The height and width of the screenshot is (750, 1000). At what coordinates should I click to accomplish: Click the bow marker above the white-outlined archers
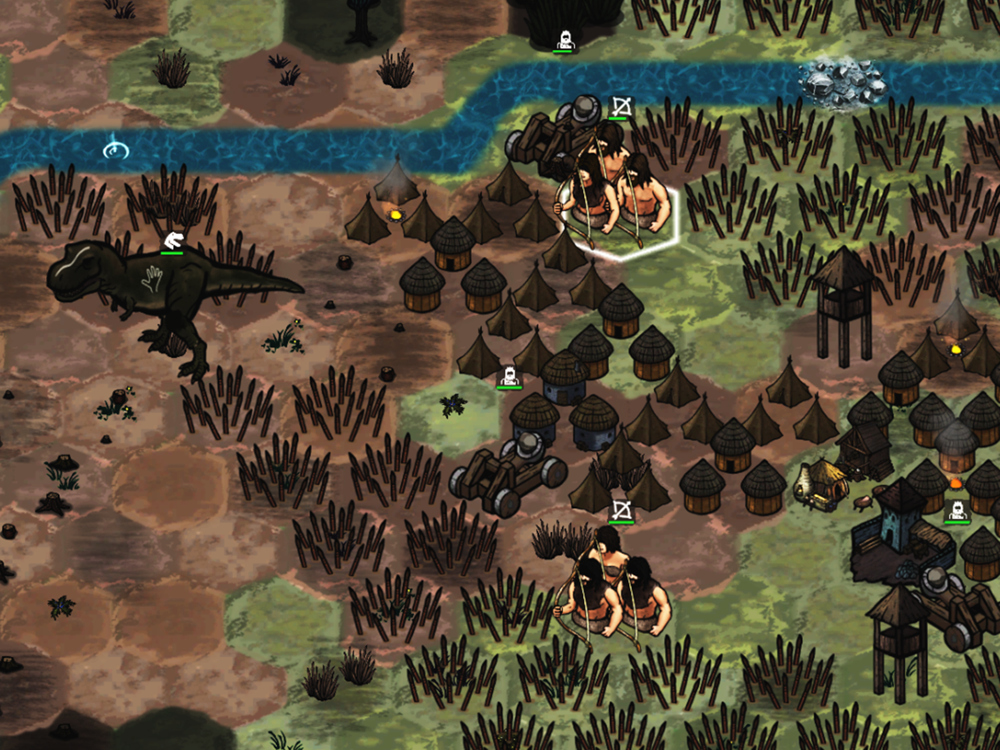click(619, 106)
